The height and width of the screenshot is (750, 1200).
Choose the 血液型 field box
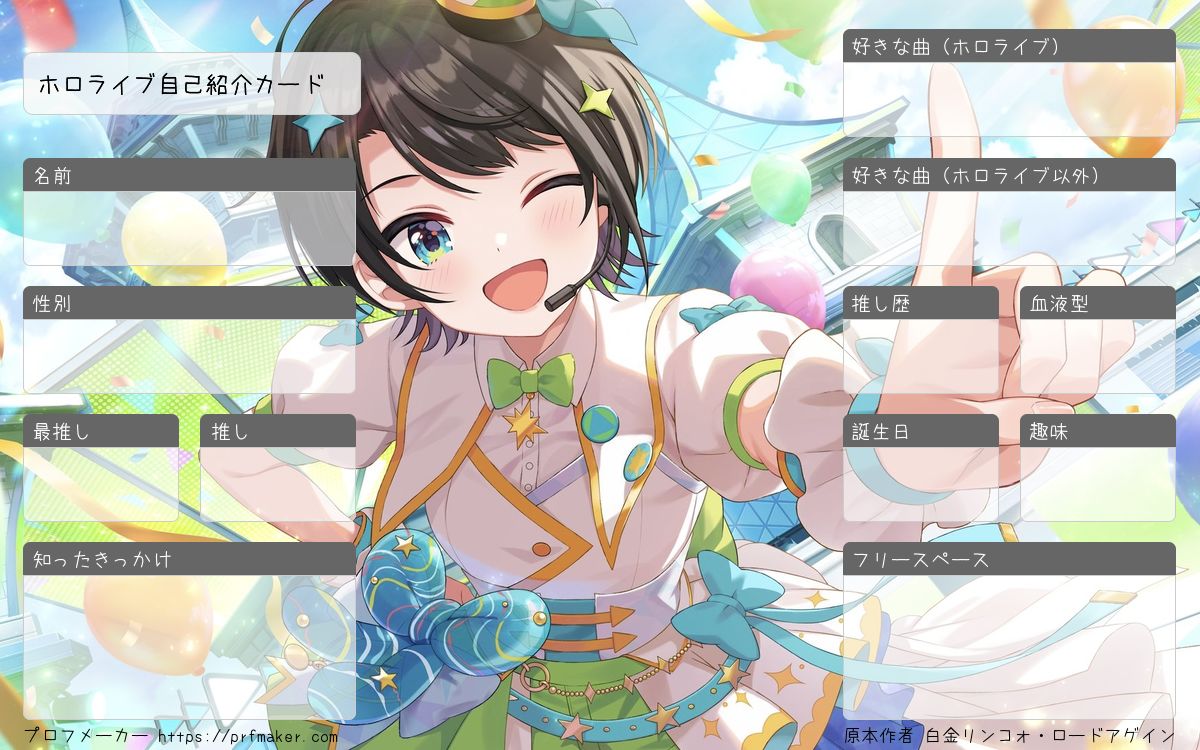[x=1098, y=356]
